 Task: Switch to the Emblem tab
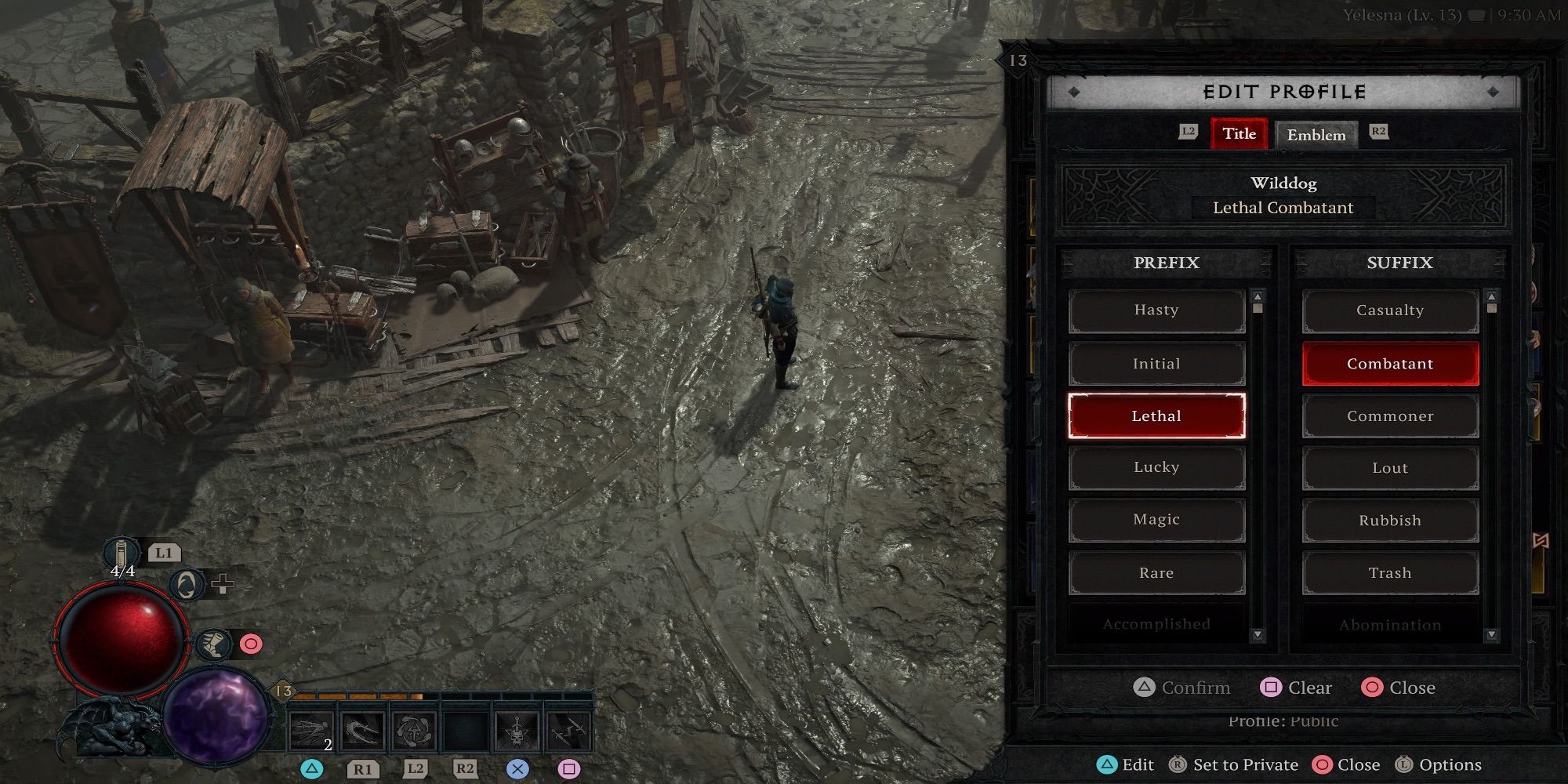[x=1317, y=135]
